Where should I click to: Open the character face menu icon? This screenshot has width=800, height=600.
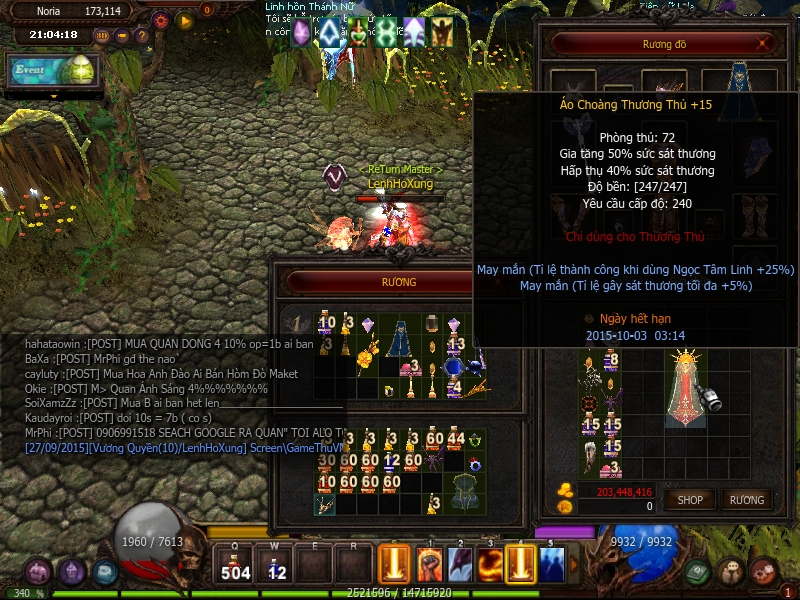pyautogui.click(x=731, y=572)
